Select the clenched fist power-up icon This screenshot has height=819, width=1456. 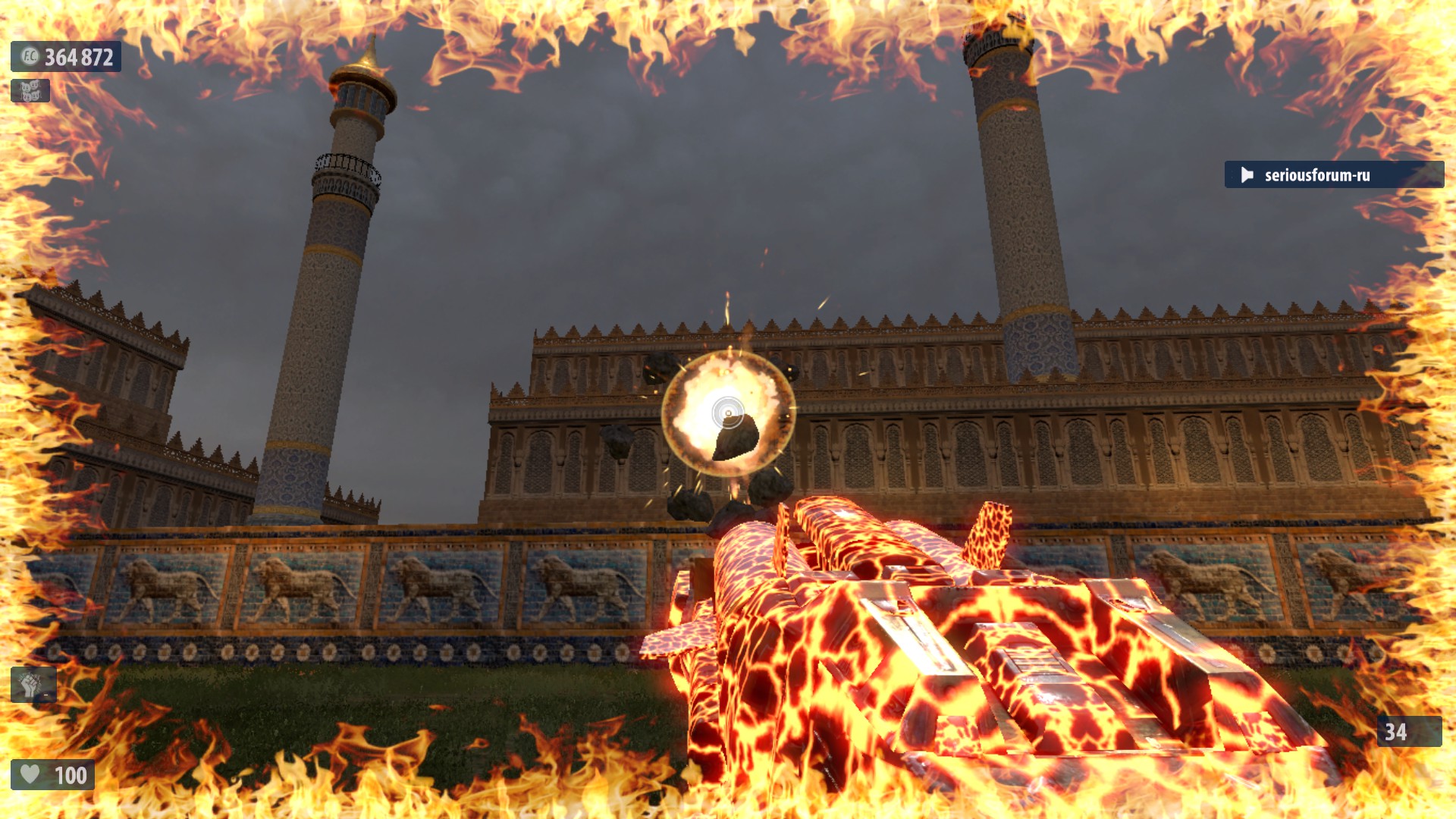tap(33, 685)
